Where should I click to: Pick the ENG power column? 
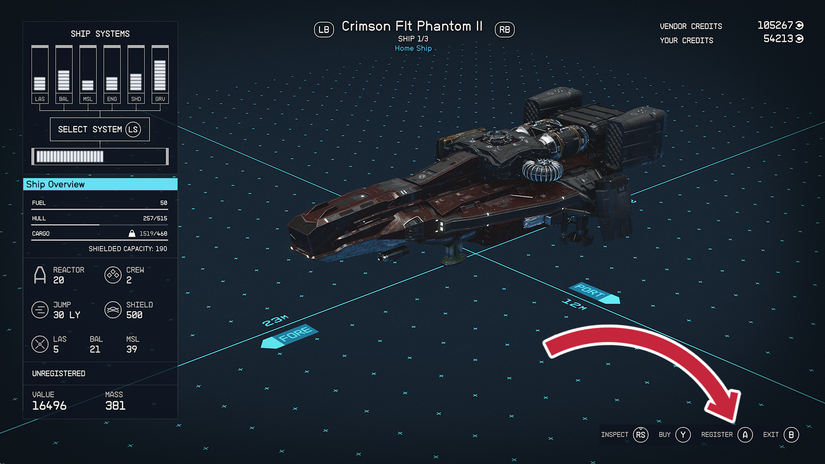(x=112, y=76)
